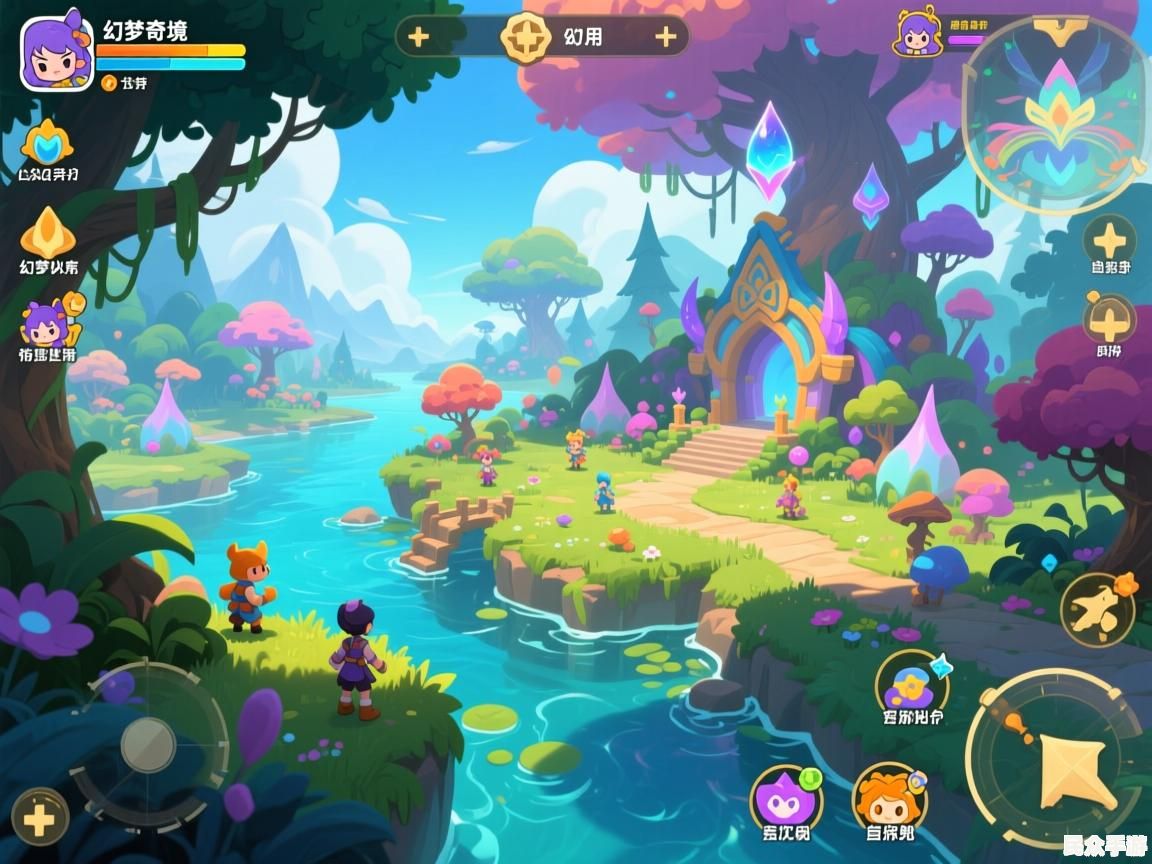The height and width of the screenshot is (864, 1152).
Task: Click the gold plus button beside the joystick
Action: pos(39,818)
